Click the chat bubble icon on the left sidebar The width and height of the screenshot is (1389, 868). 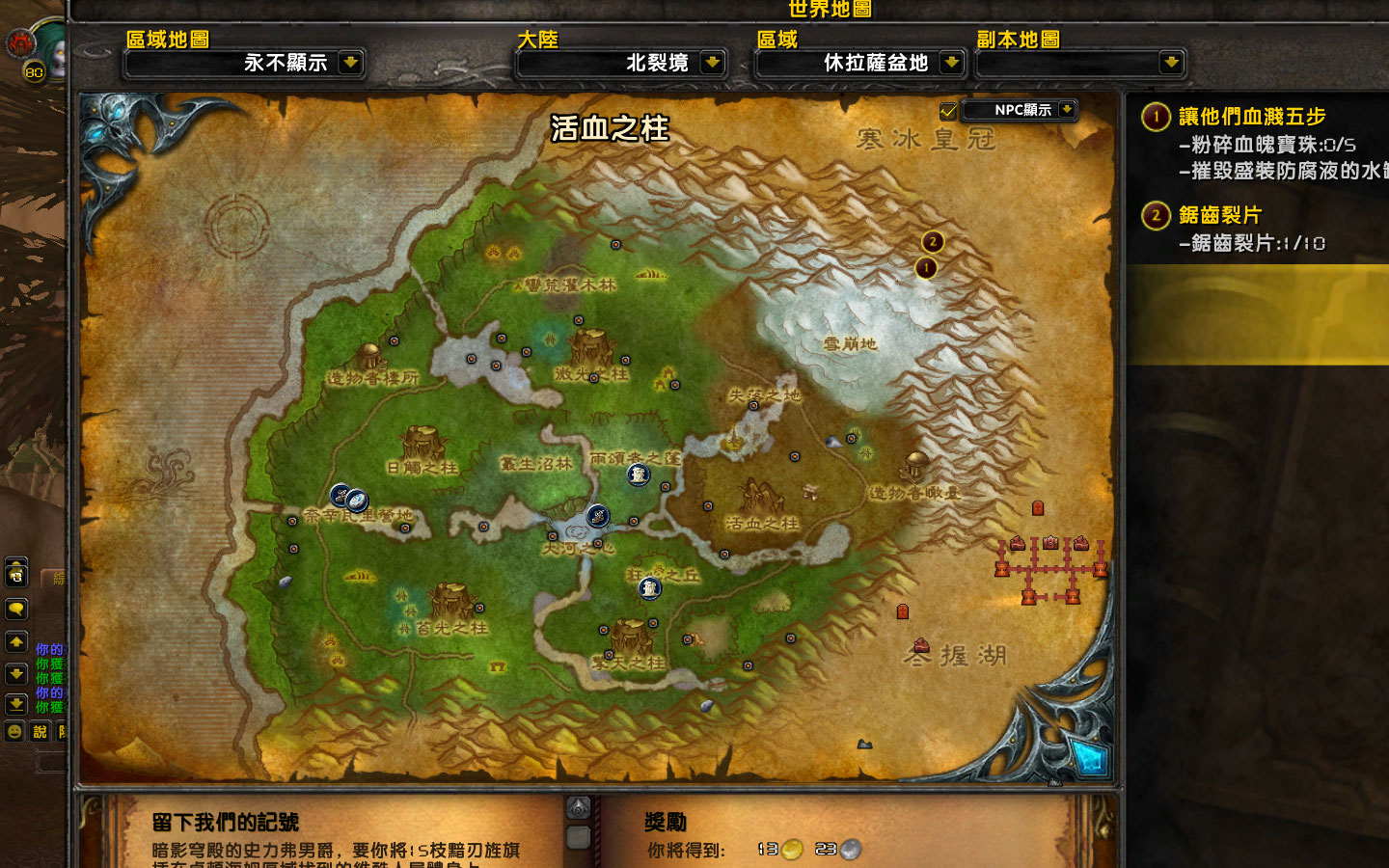[14, 609]
